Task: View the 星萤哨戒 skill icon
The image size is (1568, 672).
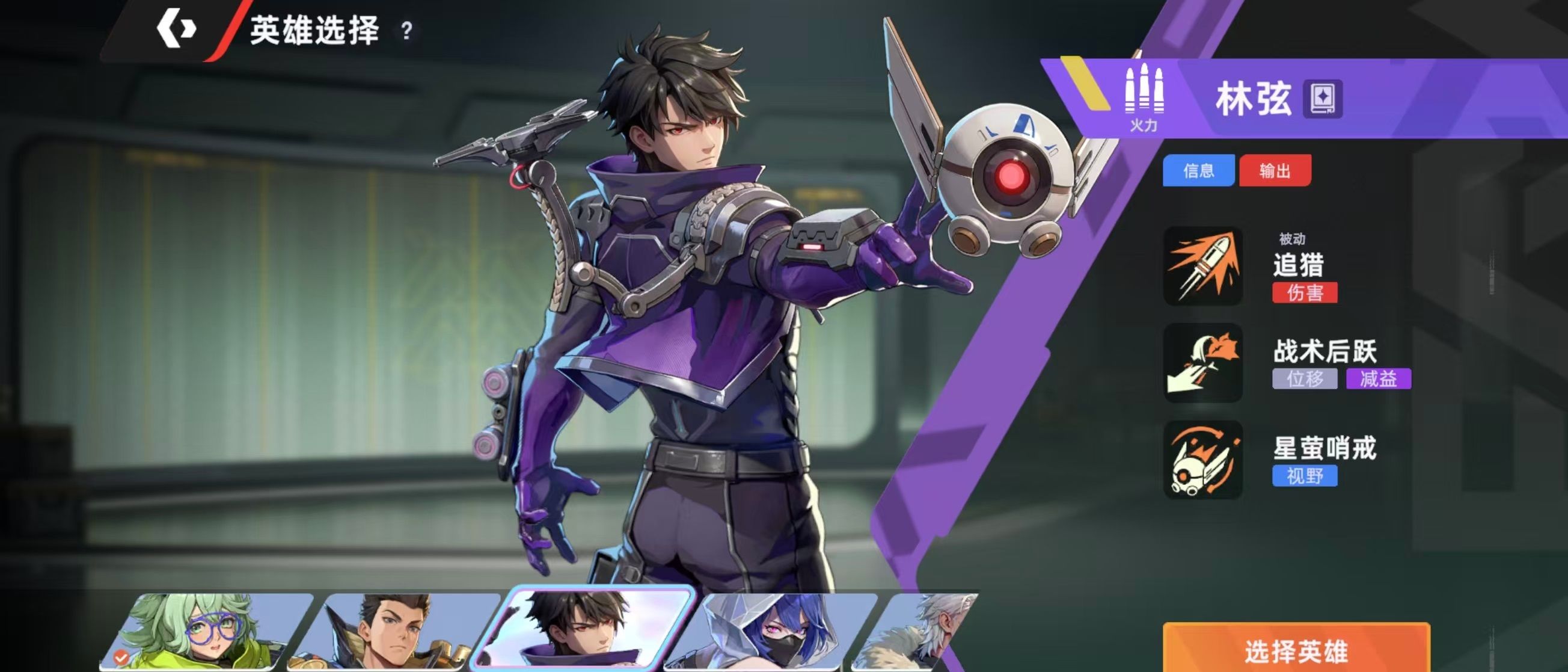Action: point(1203,460)
